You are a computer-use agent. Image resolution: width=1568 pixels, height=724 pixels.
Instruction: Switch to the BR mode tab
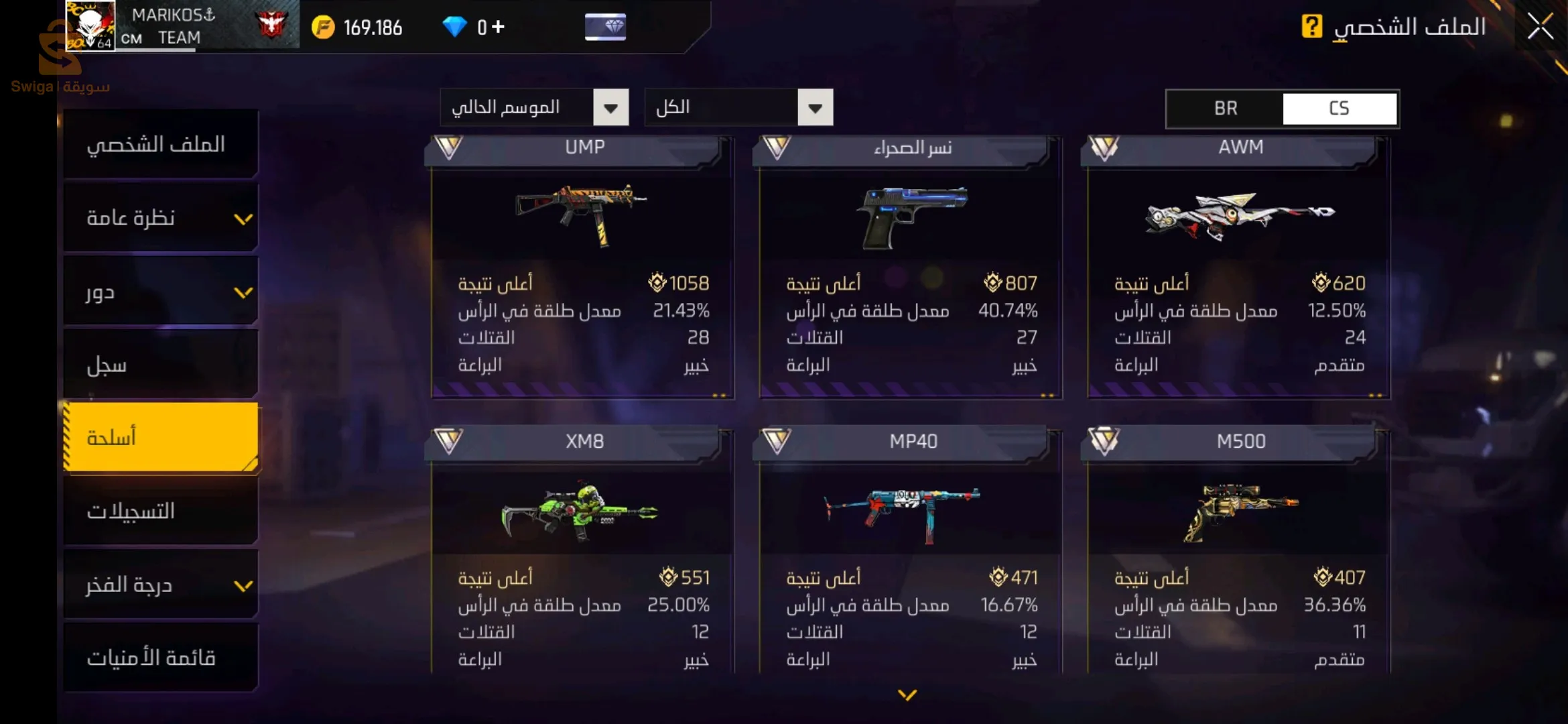1226,109
